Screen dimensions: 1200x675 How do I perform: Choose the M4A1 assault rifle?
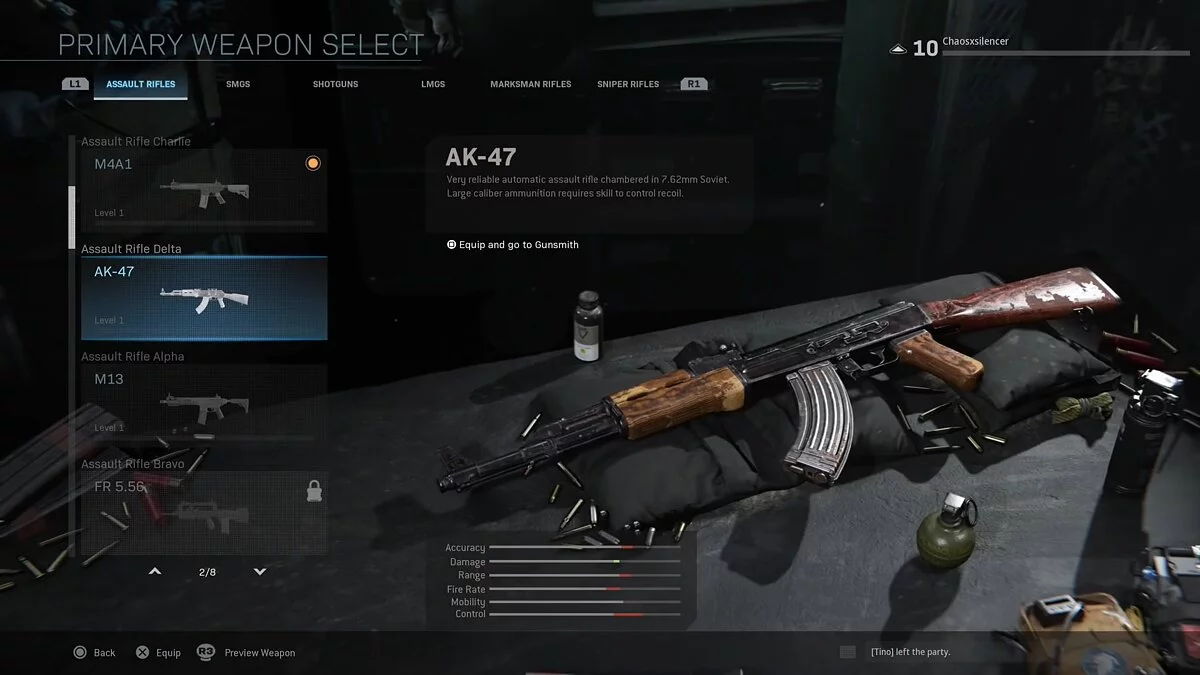(204, 190)
